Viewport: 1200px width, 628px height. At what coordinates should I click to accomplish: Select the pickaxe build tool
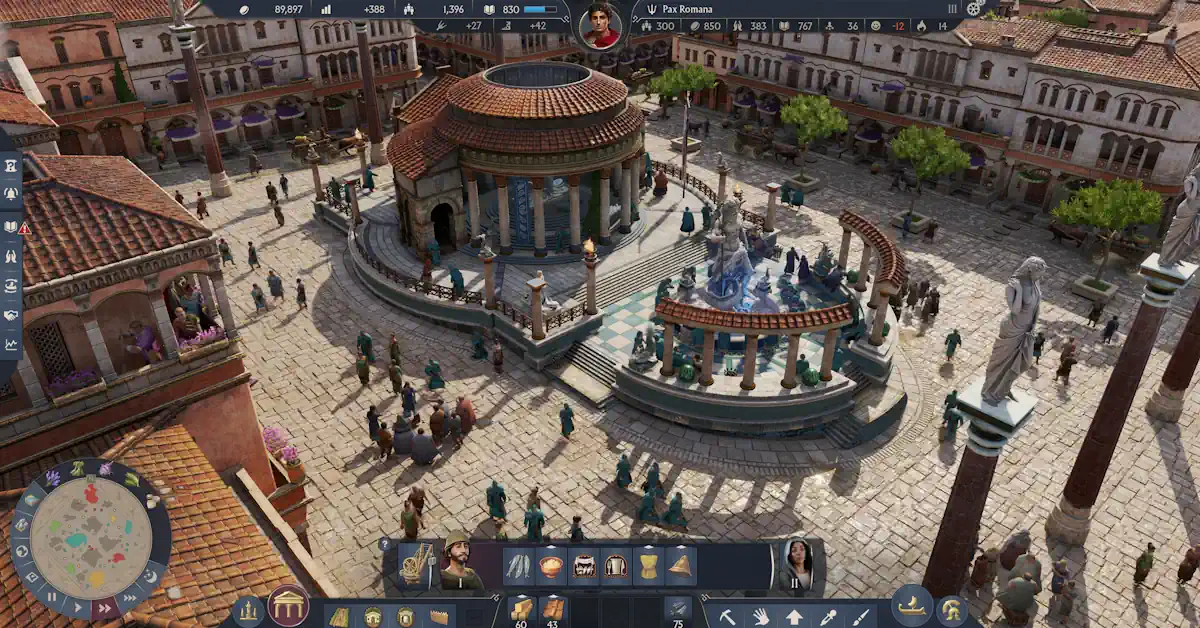727,616
